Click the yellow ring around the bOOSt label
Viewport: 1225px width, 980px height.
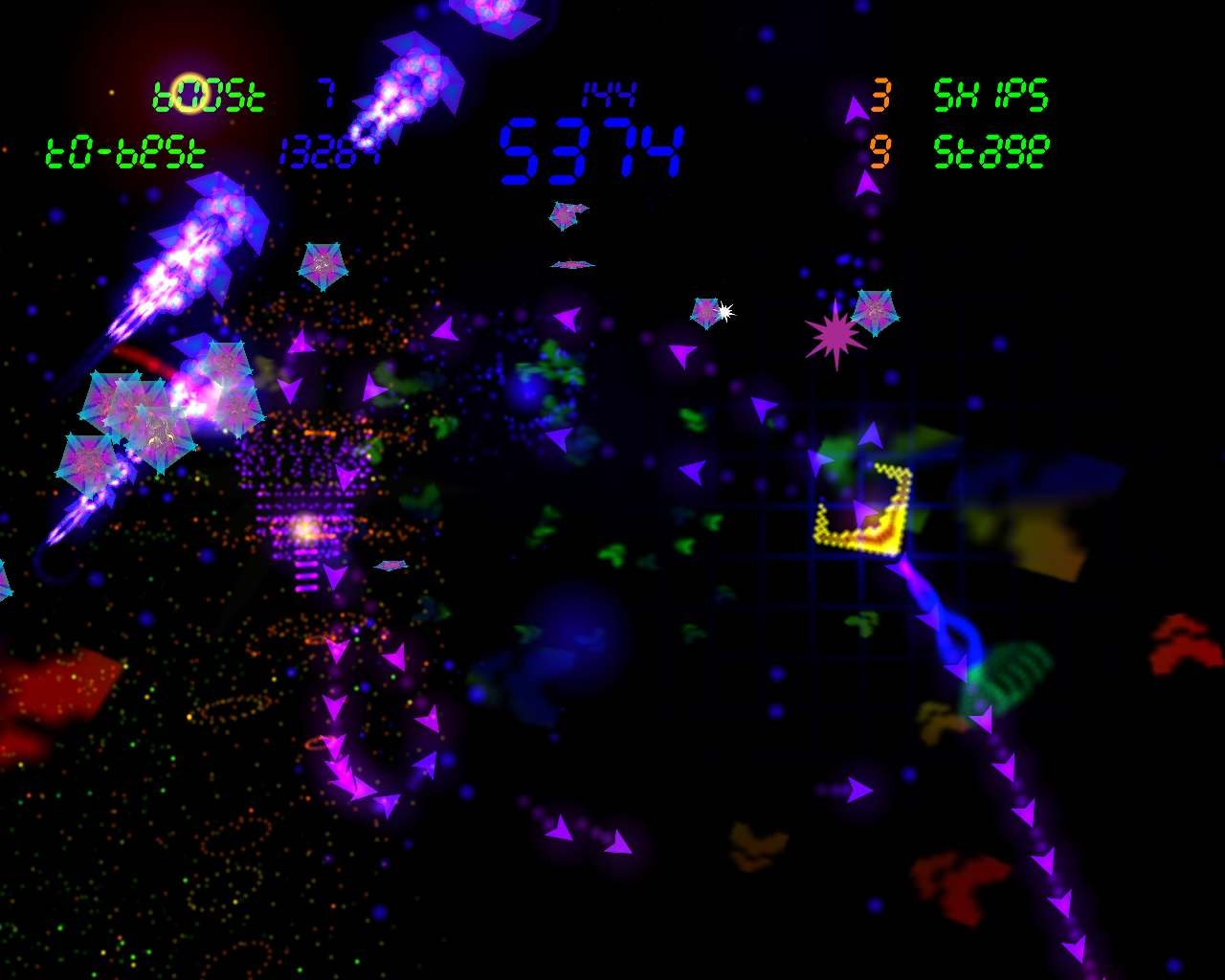190,91
